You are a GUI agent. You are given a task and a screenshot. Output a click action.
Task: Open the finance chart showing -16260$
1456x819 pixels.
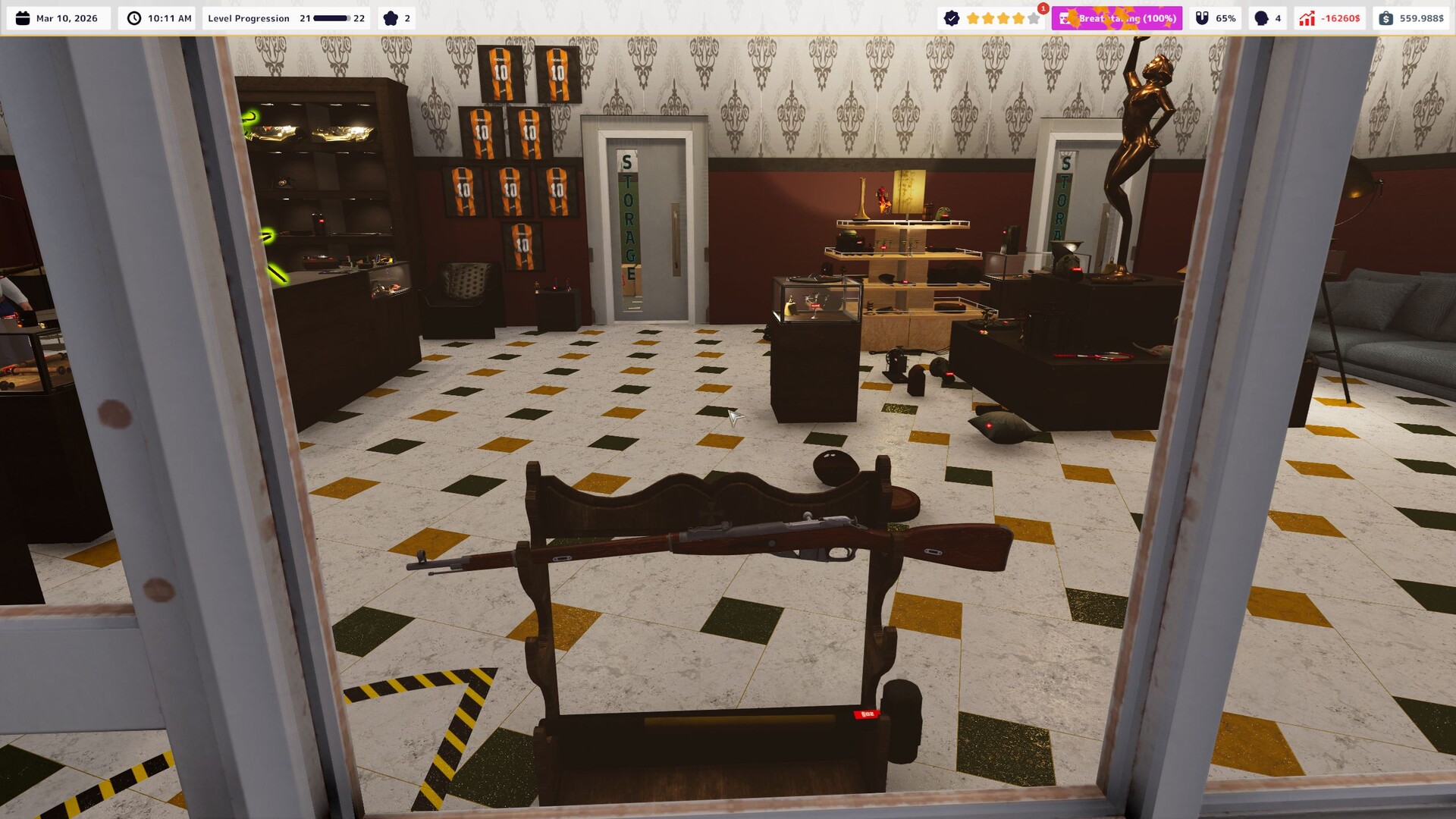coord(1306,17)
